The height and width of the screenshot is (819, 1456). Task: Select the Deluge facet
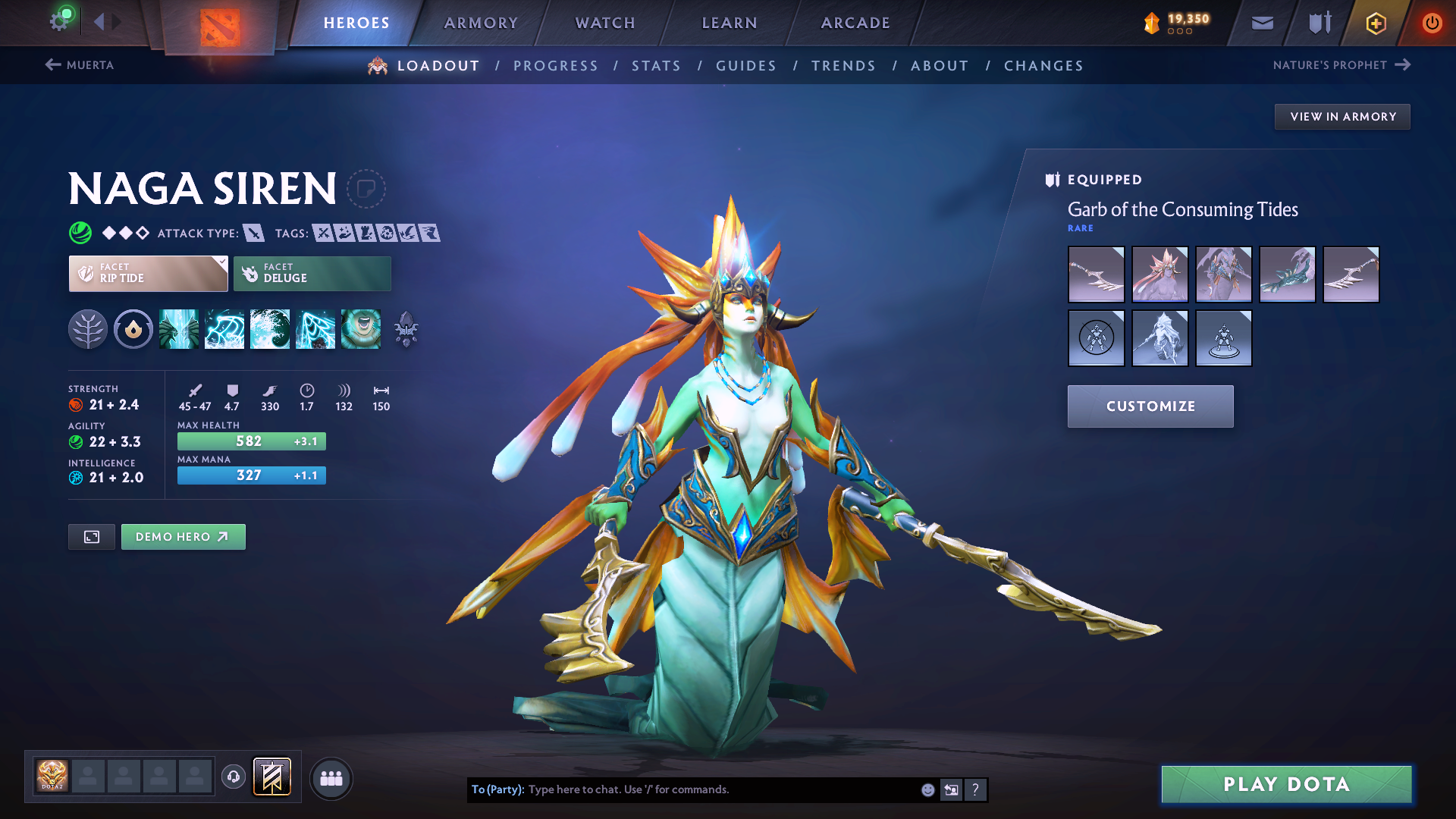(312, 273)
